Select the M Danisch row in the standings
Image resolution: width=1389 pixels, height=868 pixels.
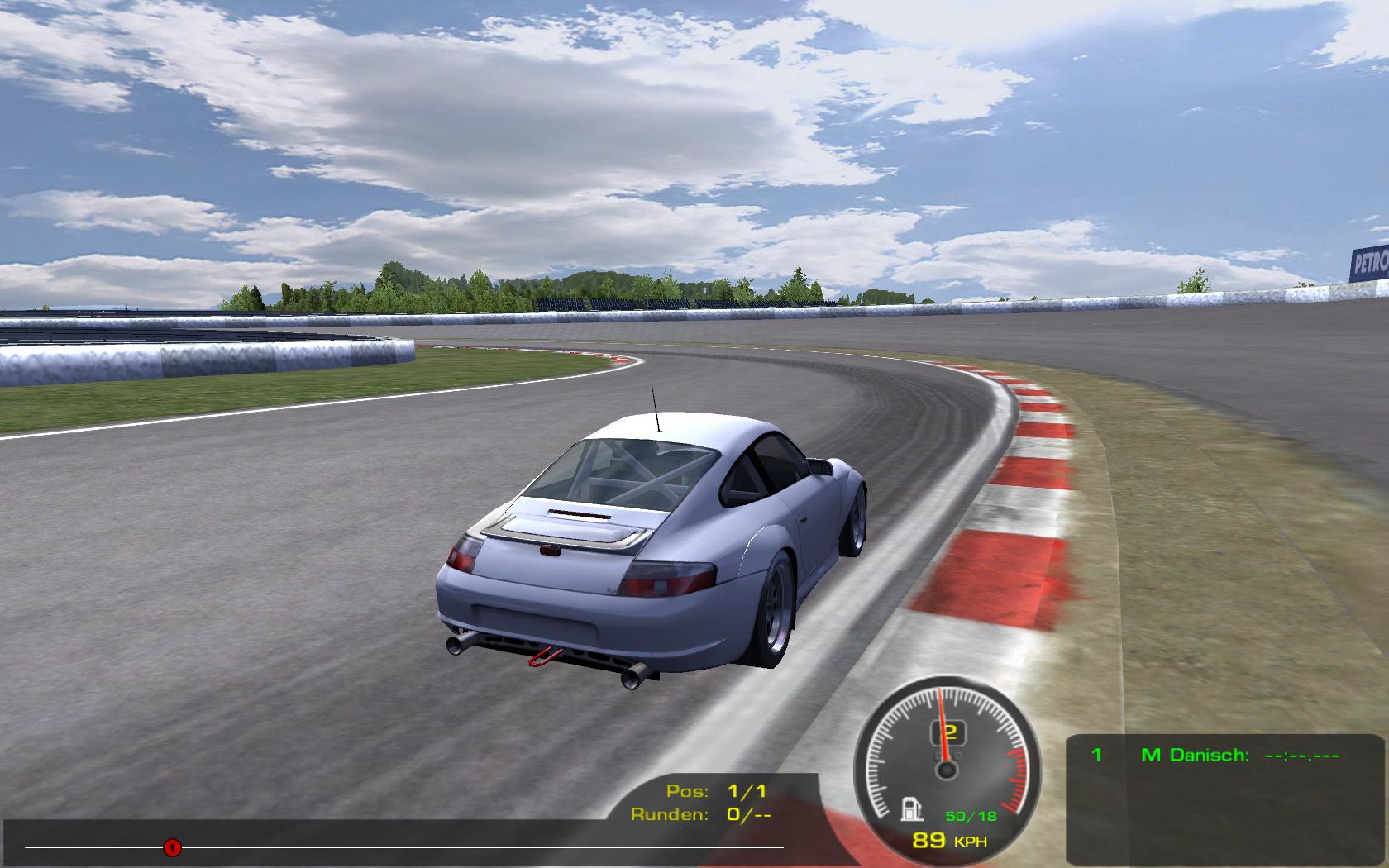1214,755
